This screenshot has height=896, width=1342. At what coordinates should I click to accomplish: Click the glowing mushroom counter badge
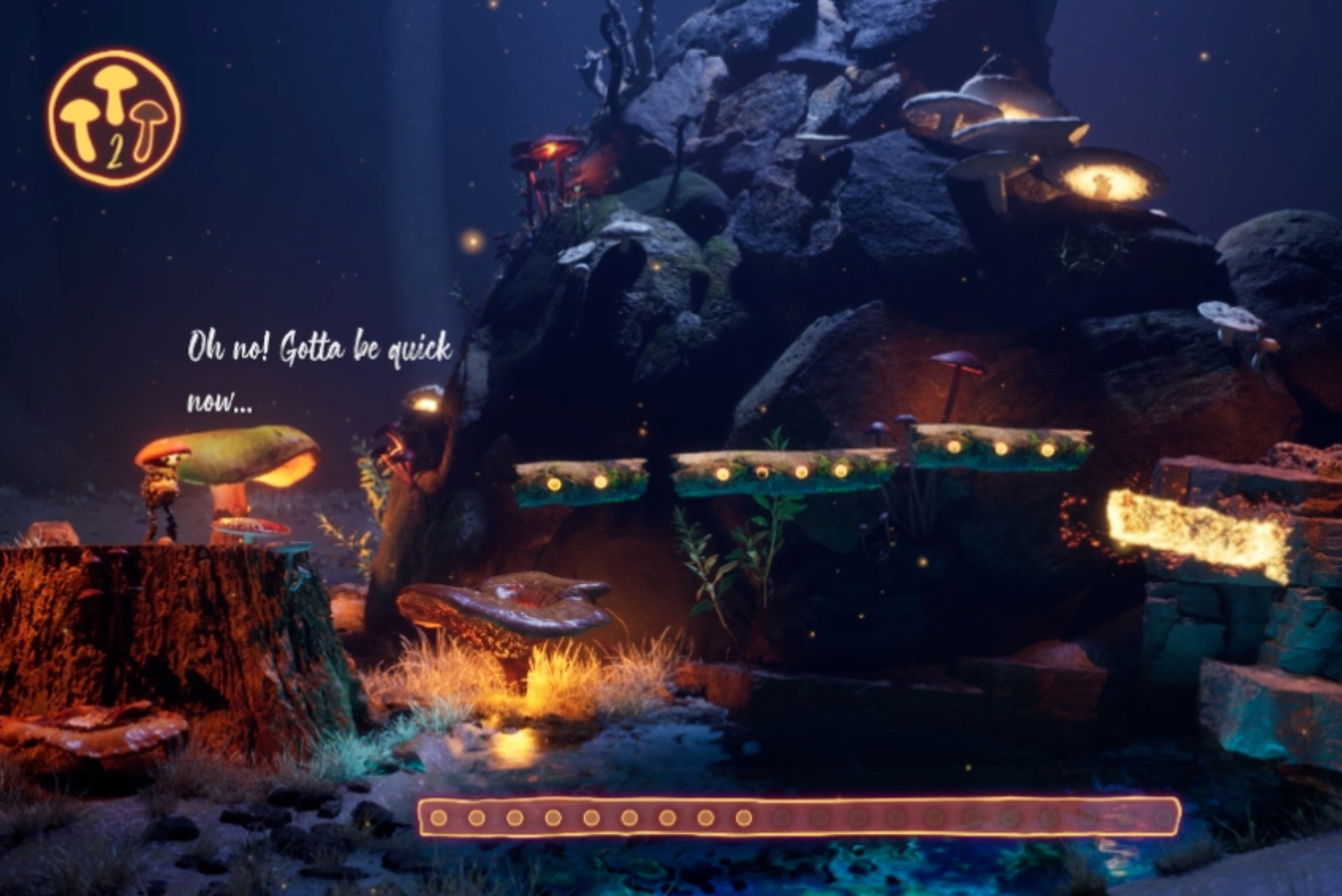click(114, 117)
